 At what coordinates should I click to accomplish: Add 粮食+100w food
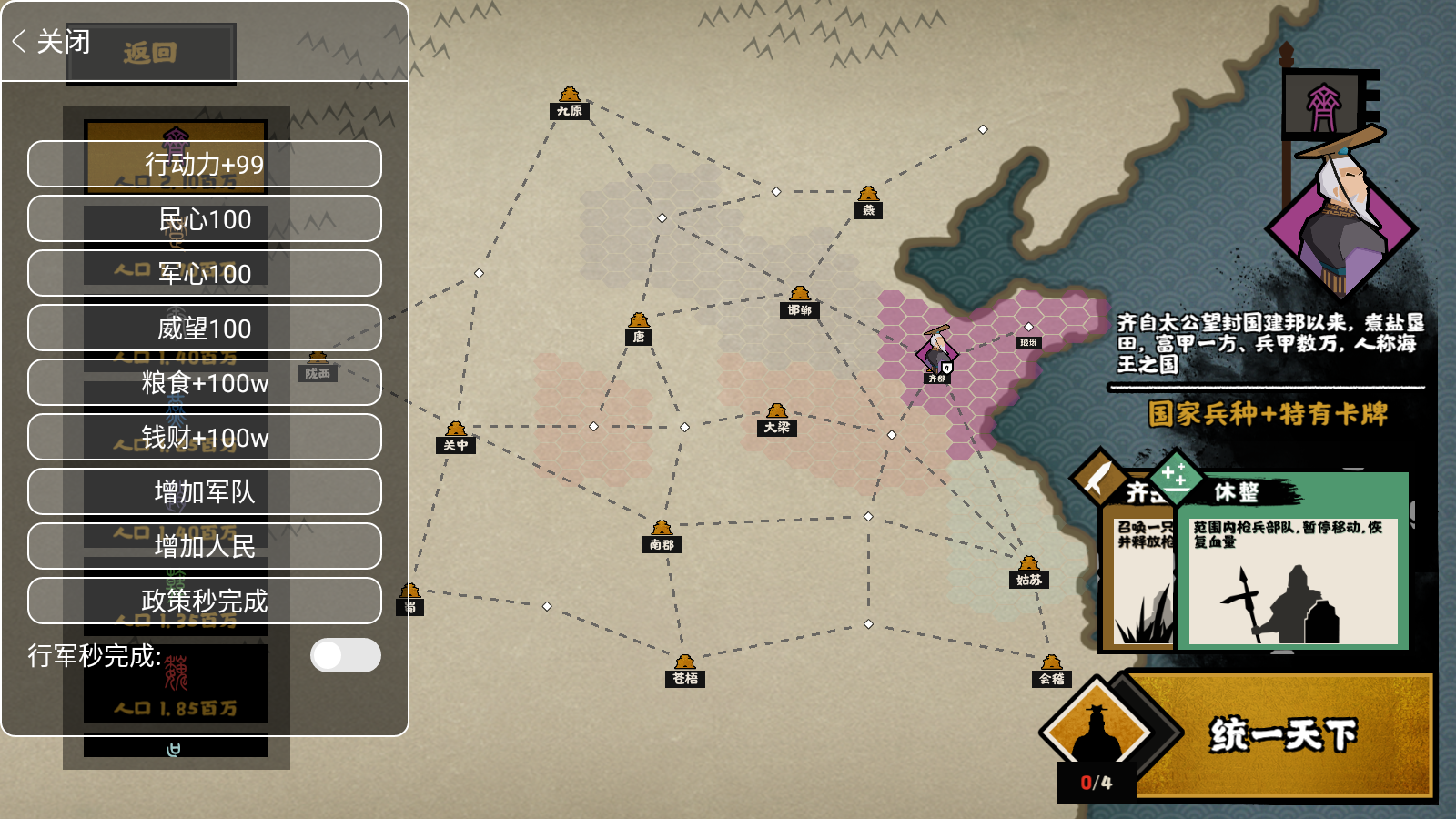205,382
